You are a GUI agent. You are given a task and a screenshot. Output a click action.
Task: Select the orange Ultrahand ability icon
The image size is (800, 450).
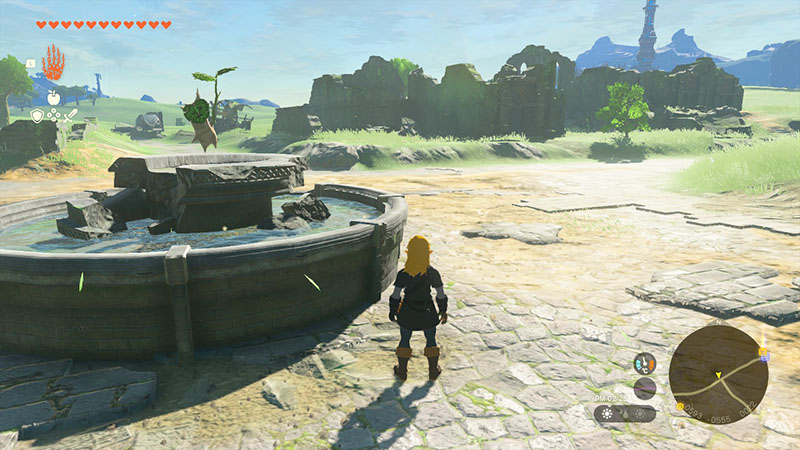point(52,63)
